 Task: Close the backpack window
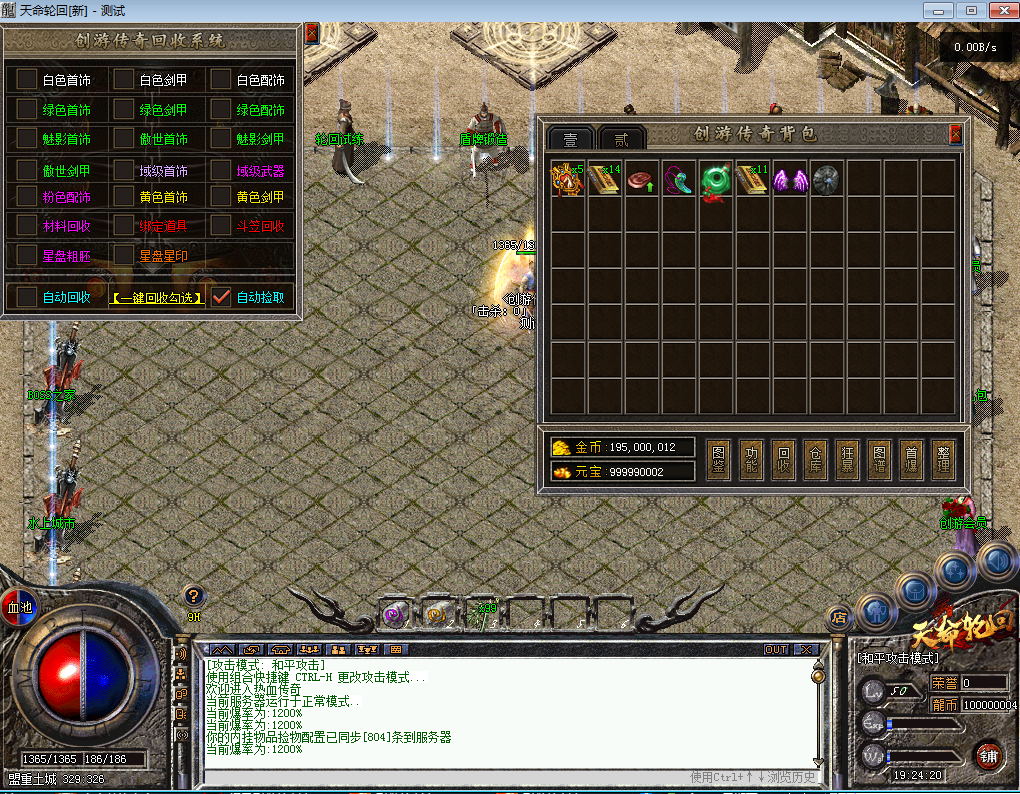click(x=955, y=133)
